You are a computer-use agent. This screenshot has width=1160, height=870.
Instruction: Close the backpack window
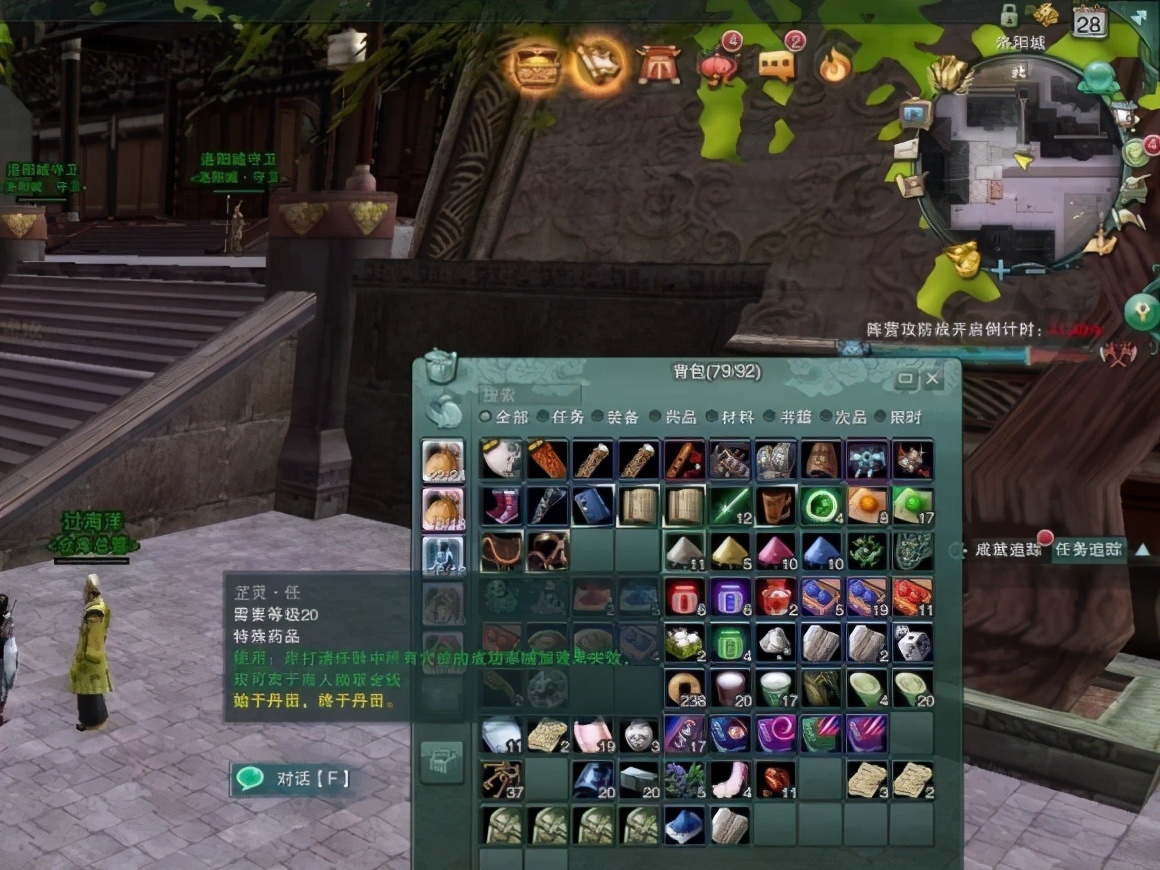click(x=933, y=380)
